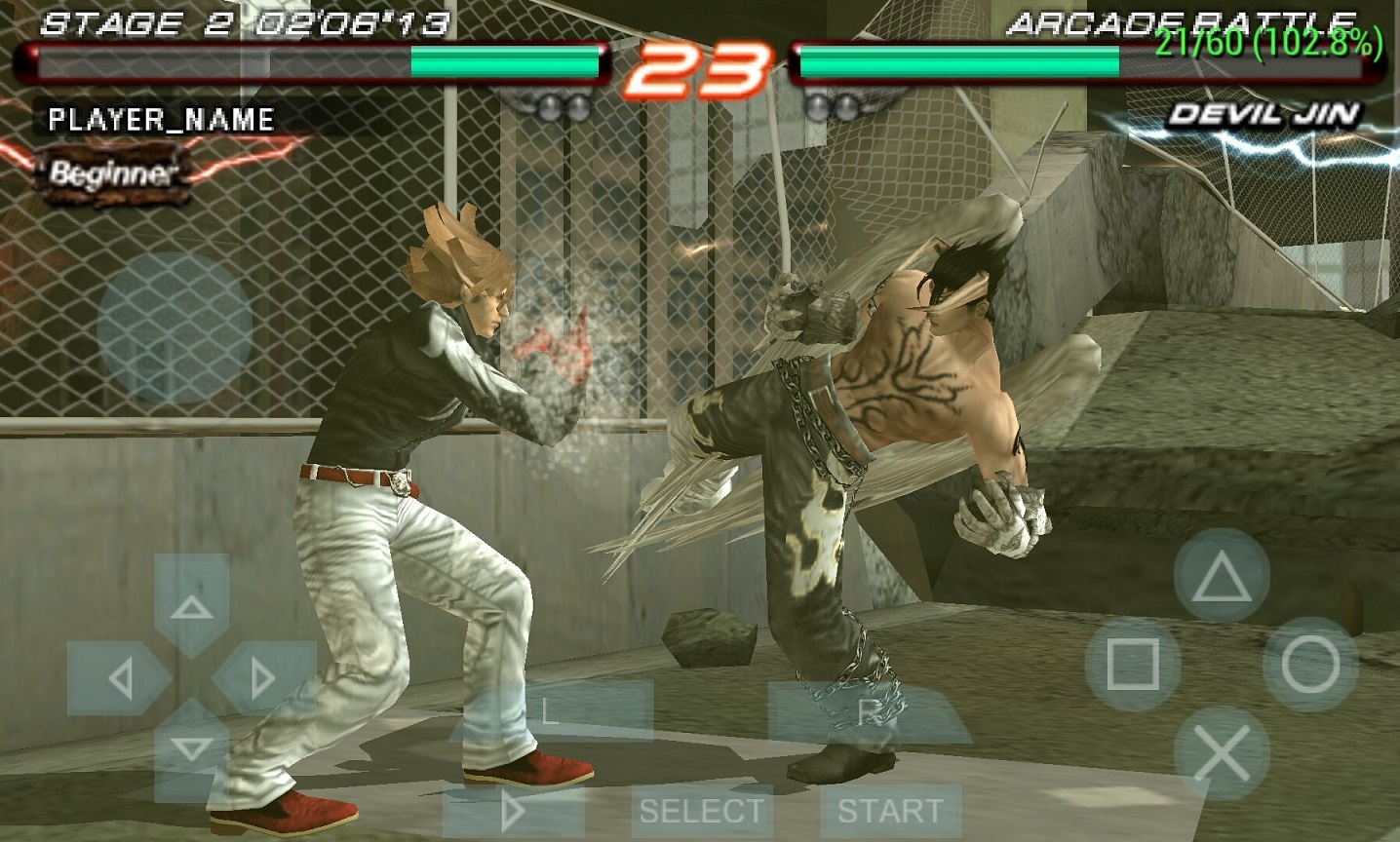Tap the START touch button

point(889,811)
